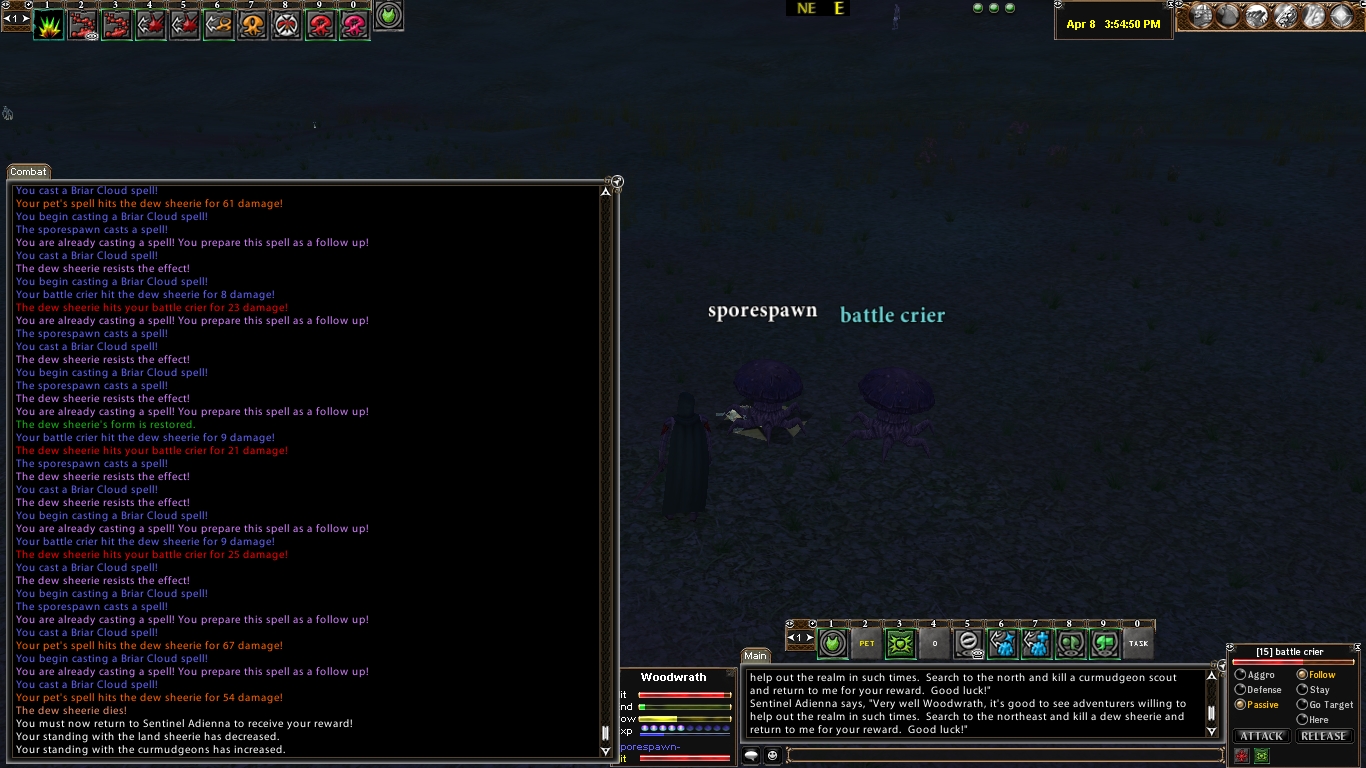
Task: Cast the pink mushroom spell in slot 0
Action: pos(354,26)
